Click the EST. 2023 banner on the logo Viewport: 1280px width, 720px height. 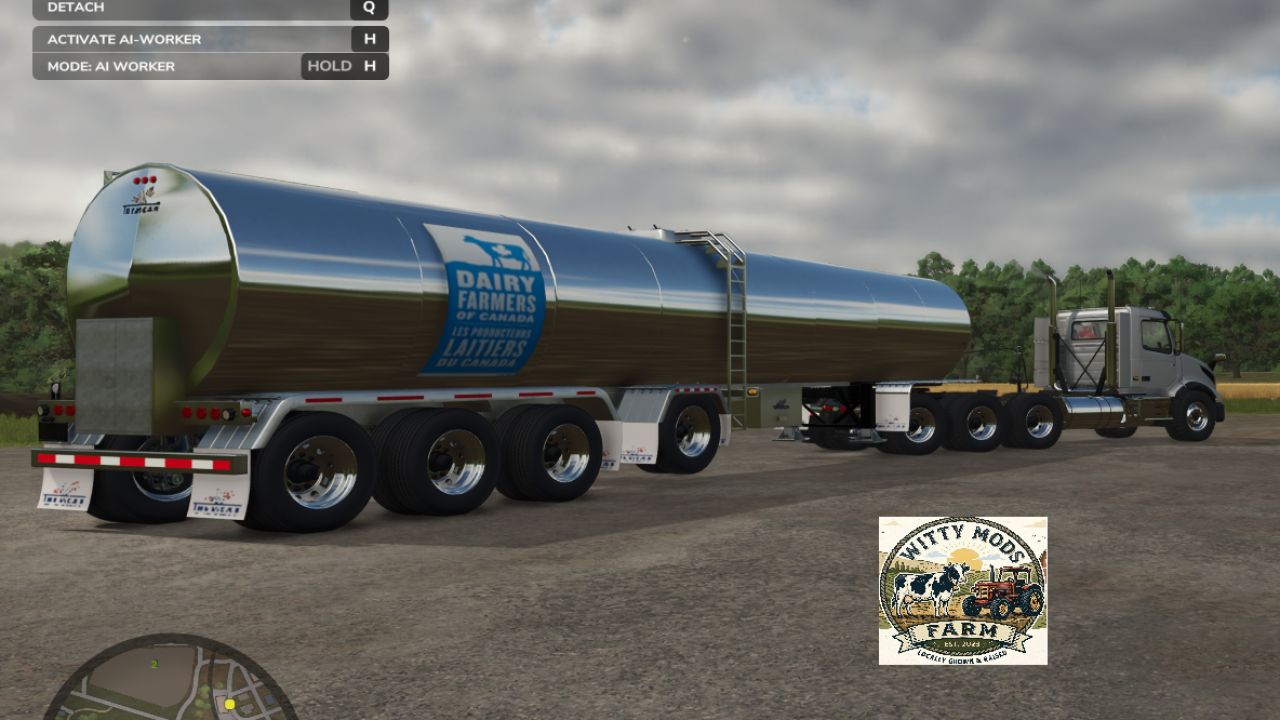963,646
